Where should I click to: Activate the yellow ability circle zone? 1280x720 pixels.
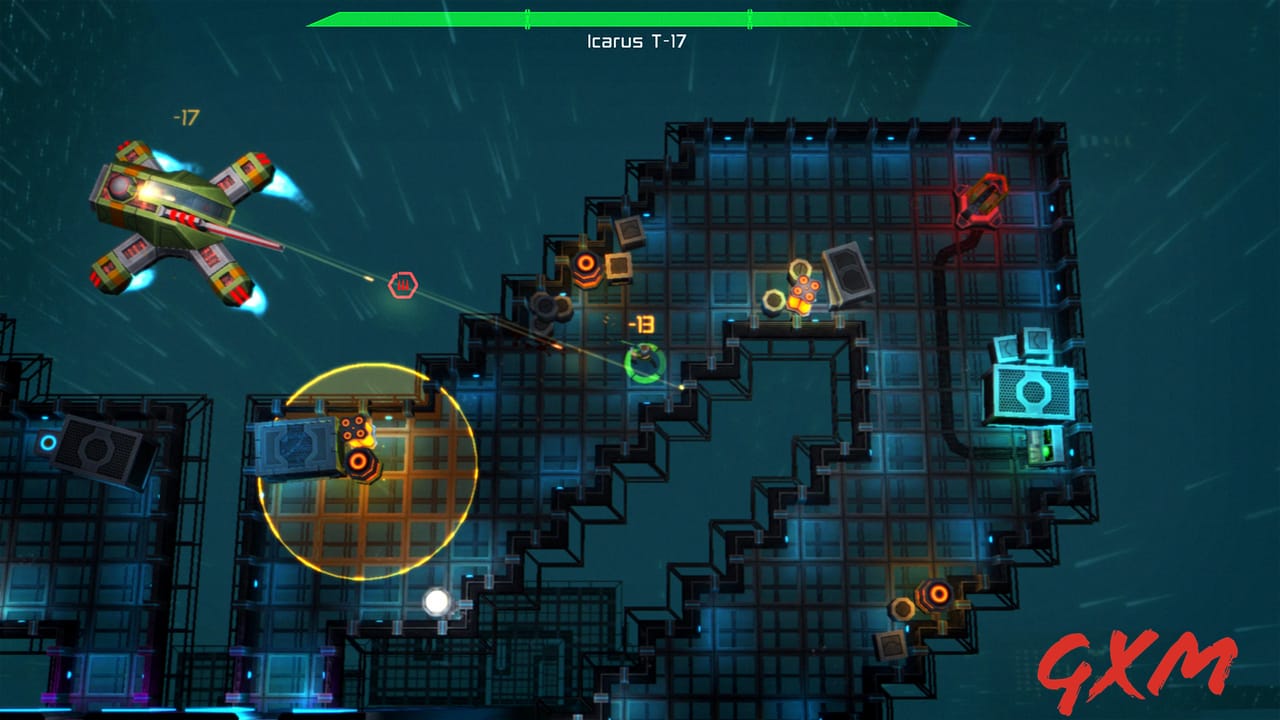point(365,470)
